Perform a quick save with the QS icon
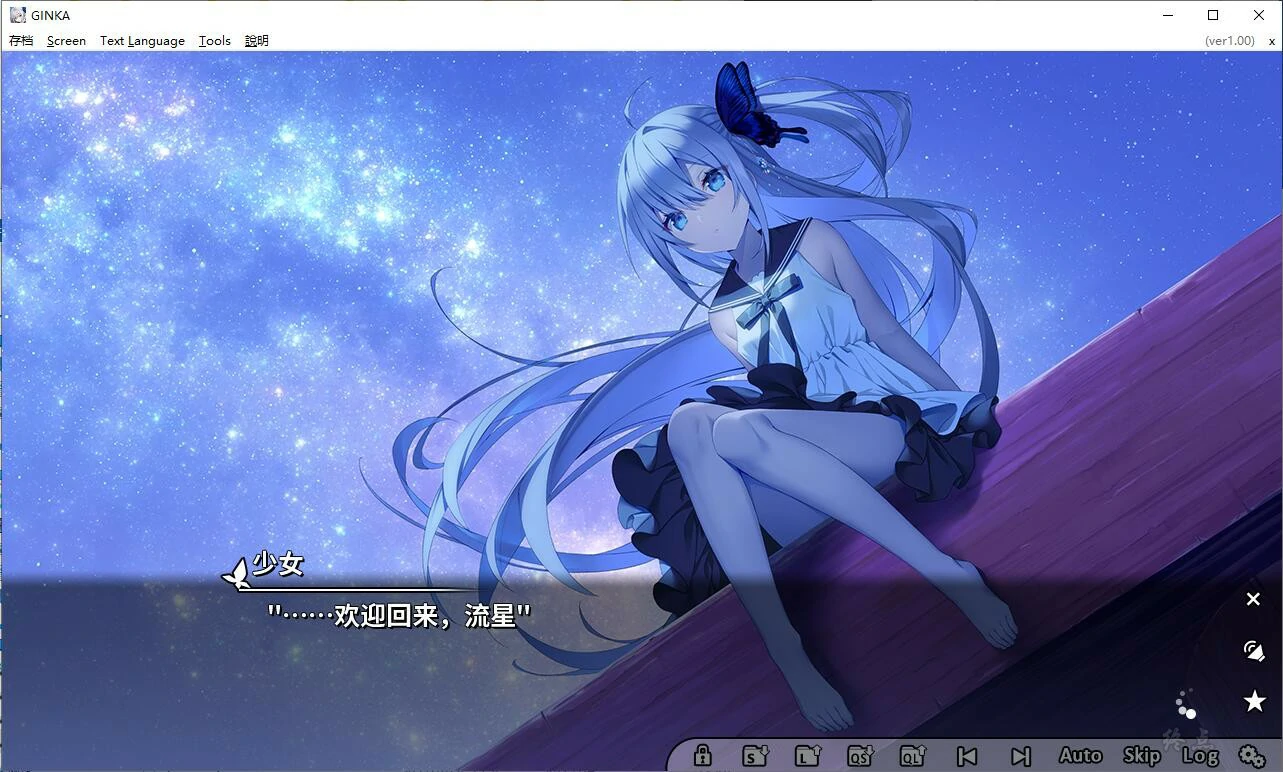Viewport: 1283px width, 772px height. point(861,756)
